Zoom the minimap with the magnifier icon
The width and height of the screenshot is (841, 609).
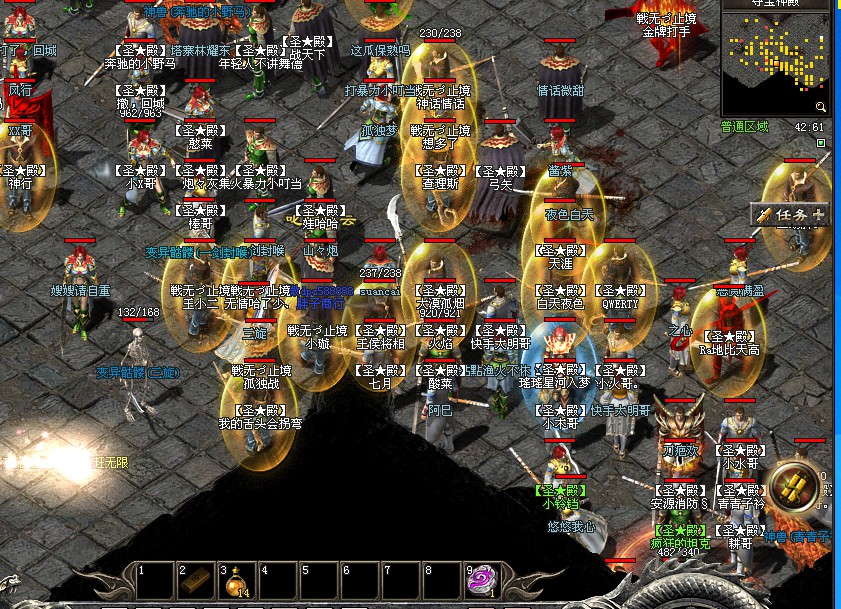pyautogui.click(x=820, y=106)
